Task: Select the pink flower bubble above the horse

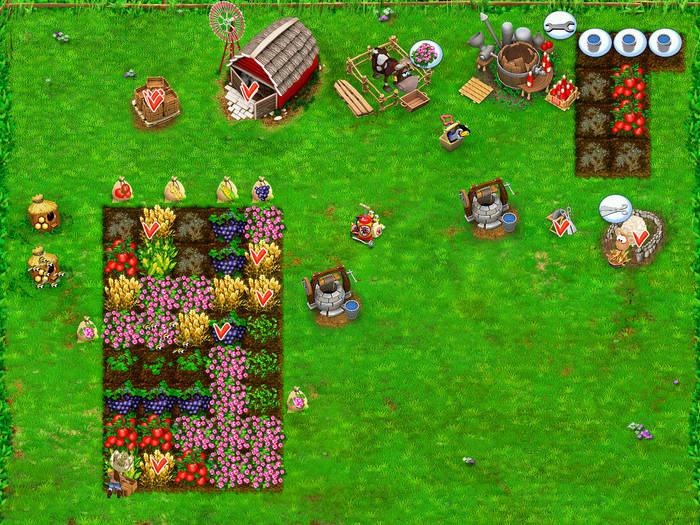Action: (425, 53)
